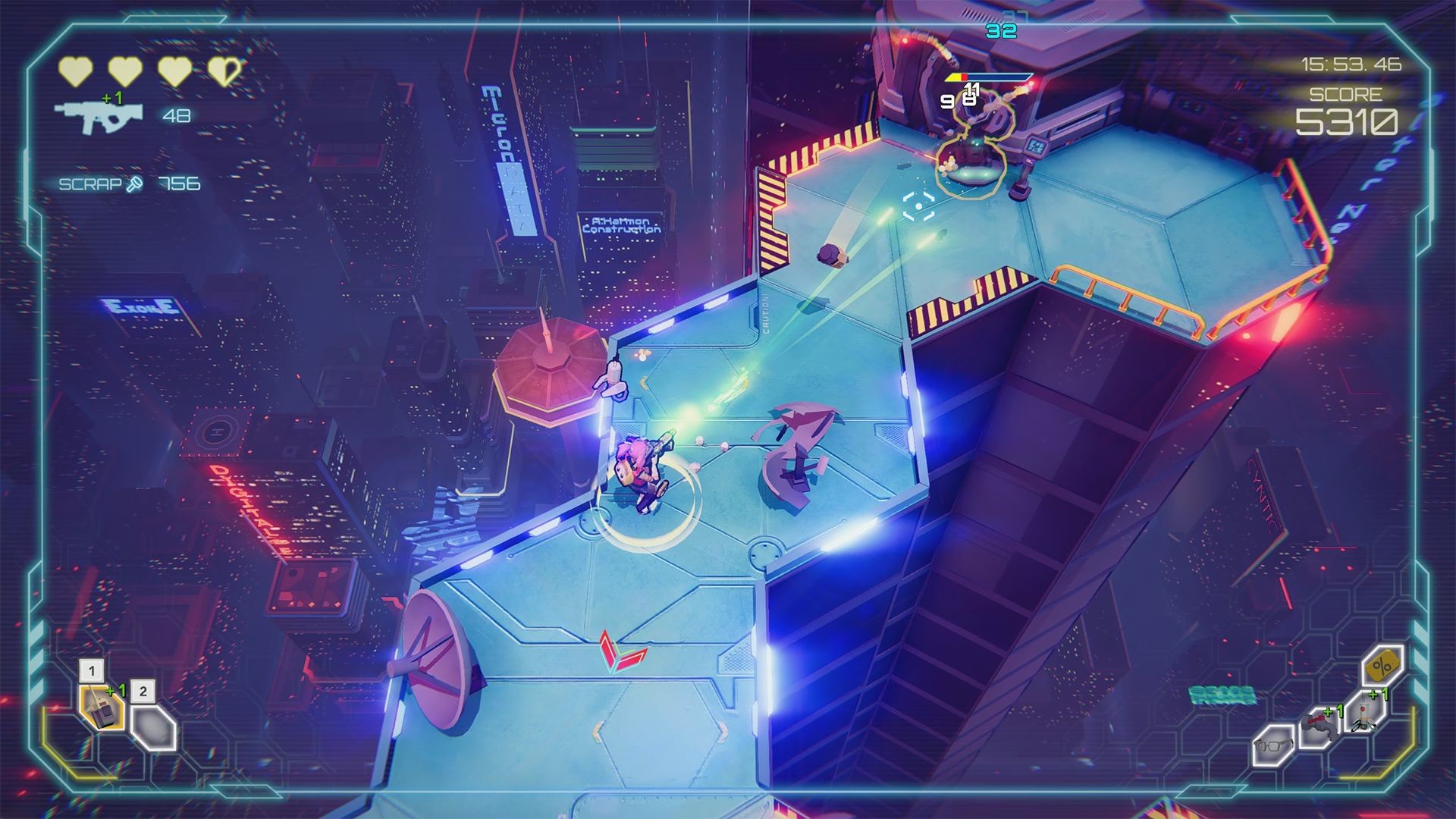Click the fourth half-filled heart icon

pyautogui.click(x=224, y=70)
